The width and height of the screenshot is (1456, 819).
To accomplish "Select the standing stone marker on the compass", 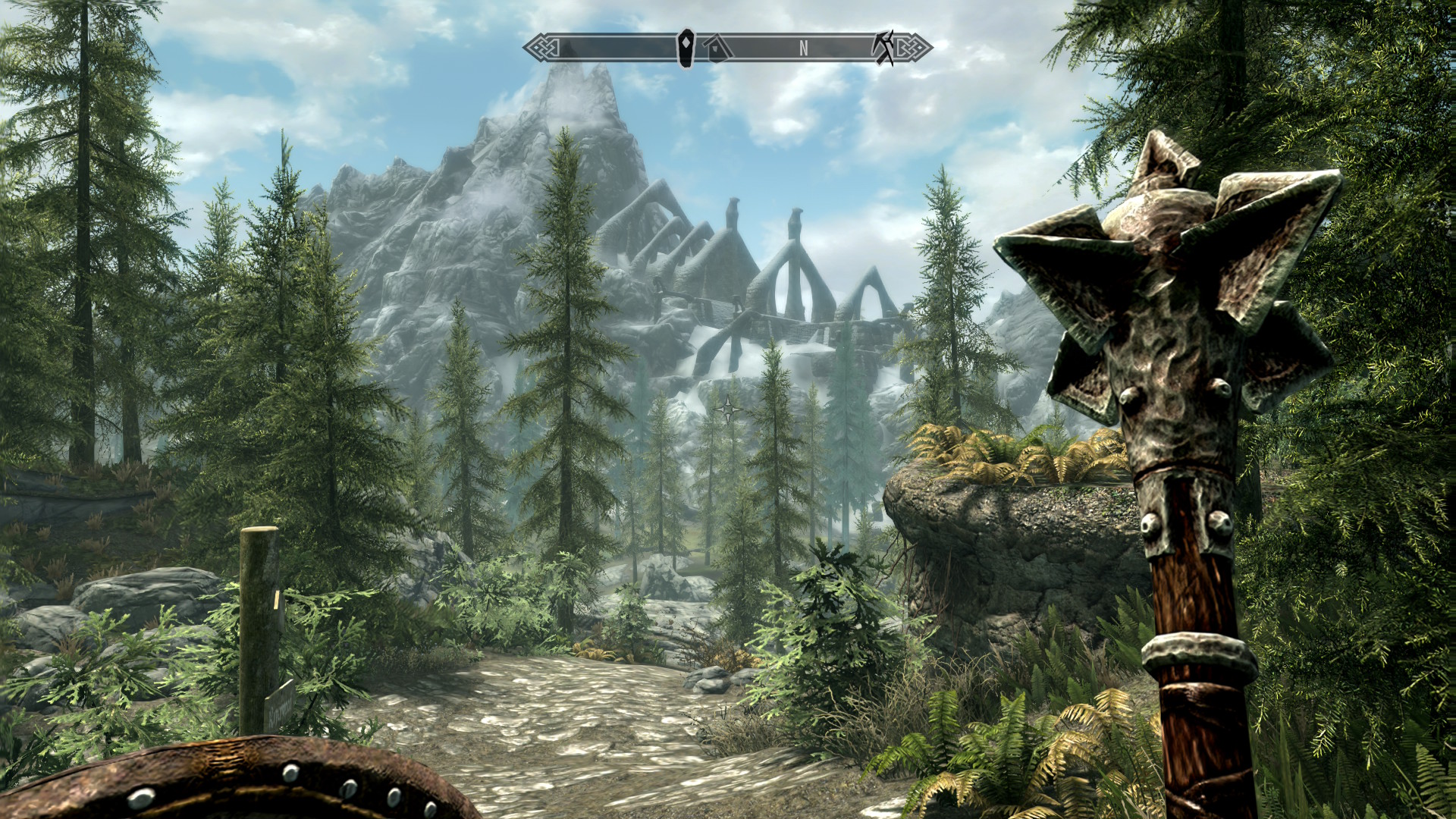I will (x=686, y=48).
